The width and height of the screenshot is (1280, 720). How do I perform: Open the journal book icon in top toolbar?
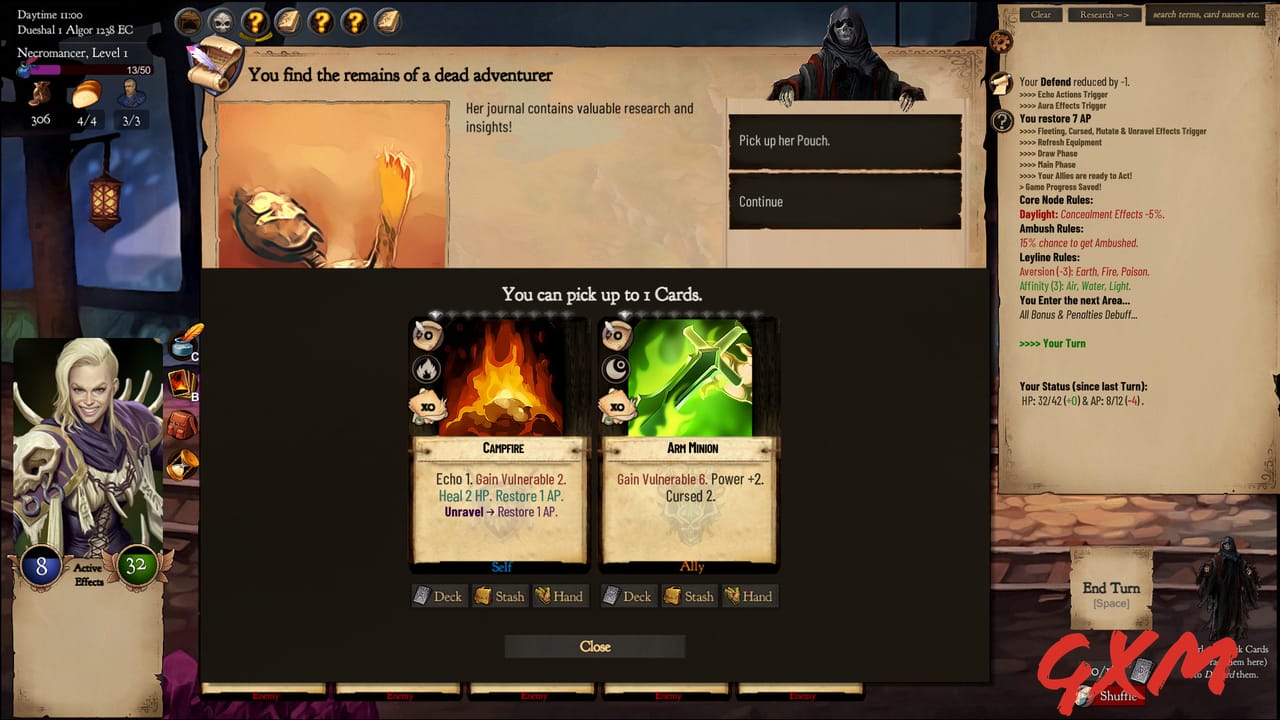coord(288,21)
